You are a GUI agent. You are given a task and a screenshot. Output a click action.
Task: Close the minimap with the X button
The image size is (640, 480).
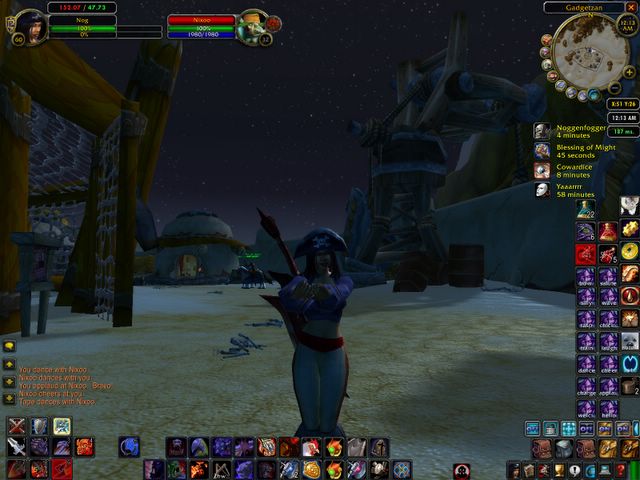(x=631, y=7)
